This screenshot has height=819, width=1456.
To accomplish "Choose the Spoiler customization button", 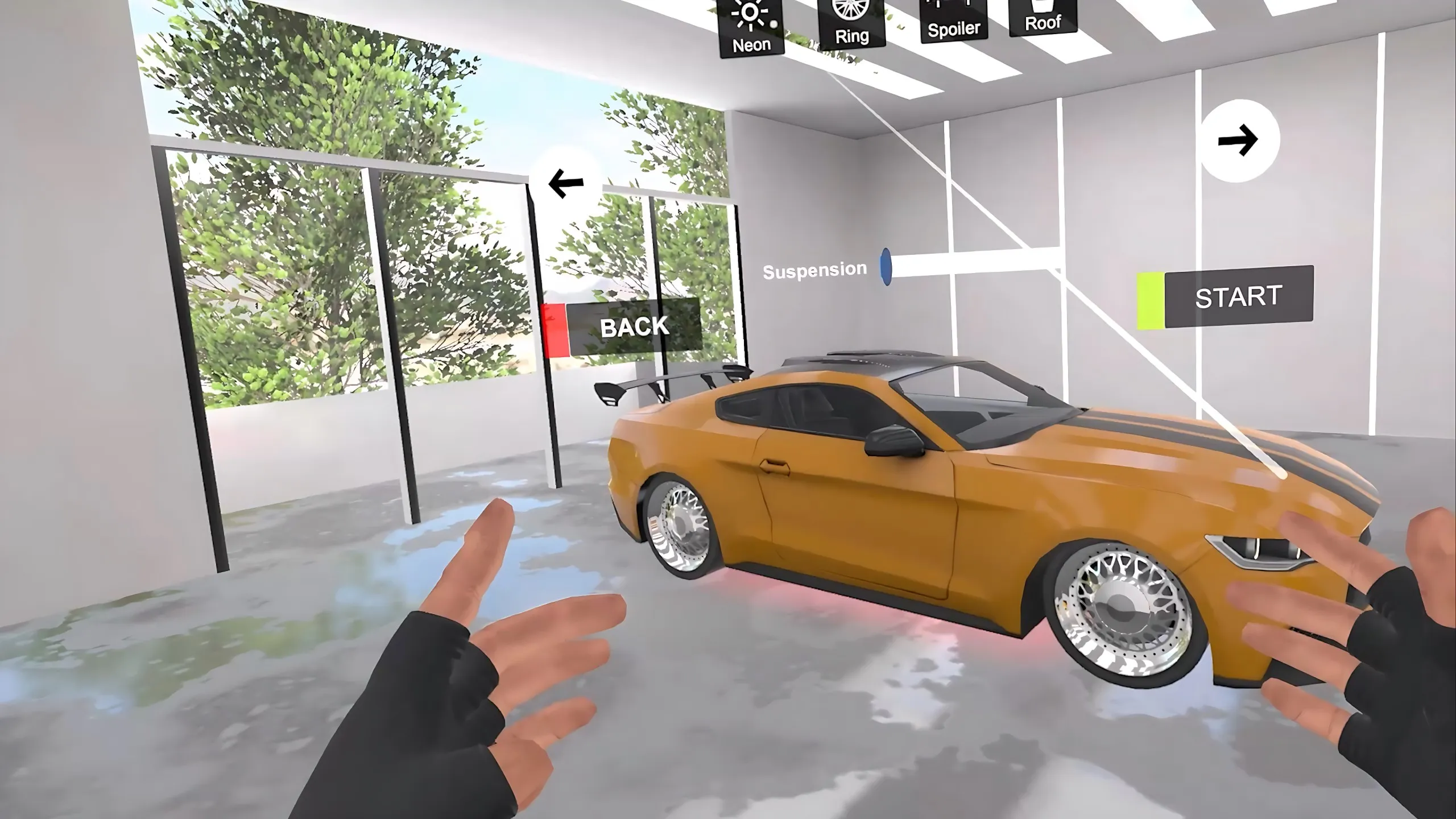I will pyautogui.click(x=954, y=19).
